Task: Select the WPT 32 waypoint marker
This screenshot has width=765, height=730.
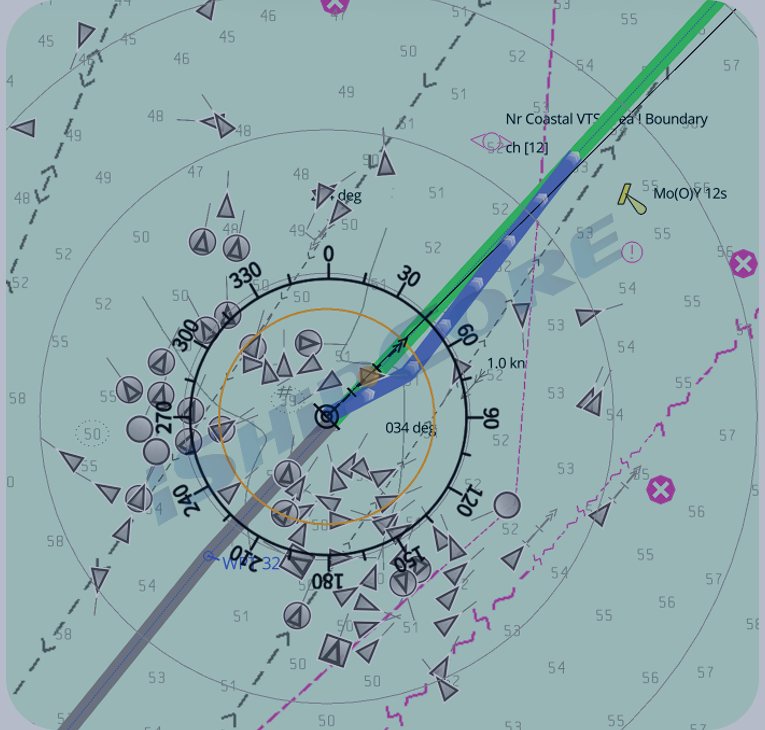Action: tap(209, 556)
